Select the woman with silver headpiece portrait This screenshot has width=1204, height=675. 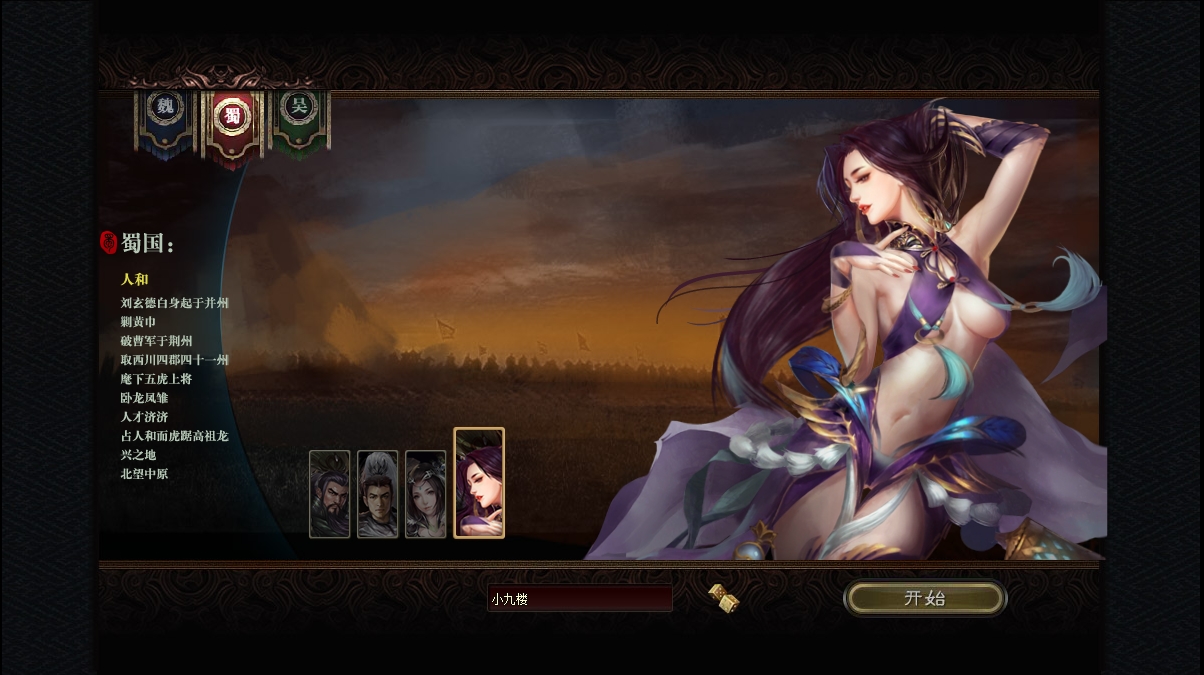[426, 494]
